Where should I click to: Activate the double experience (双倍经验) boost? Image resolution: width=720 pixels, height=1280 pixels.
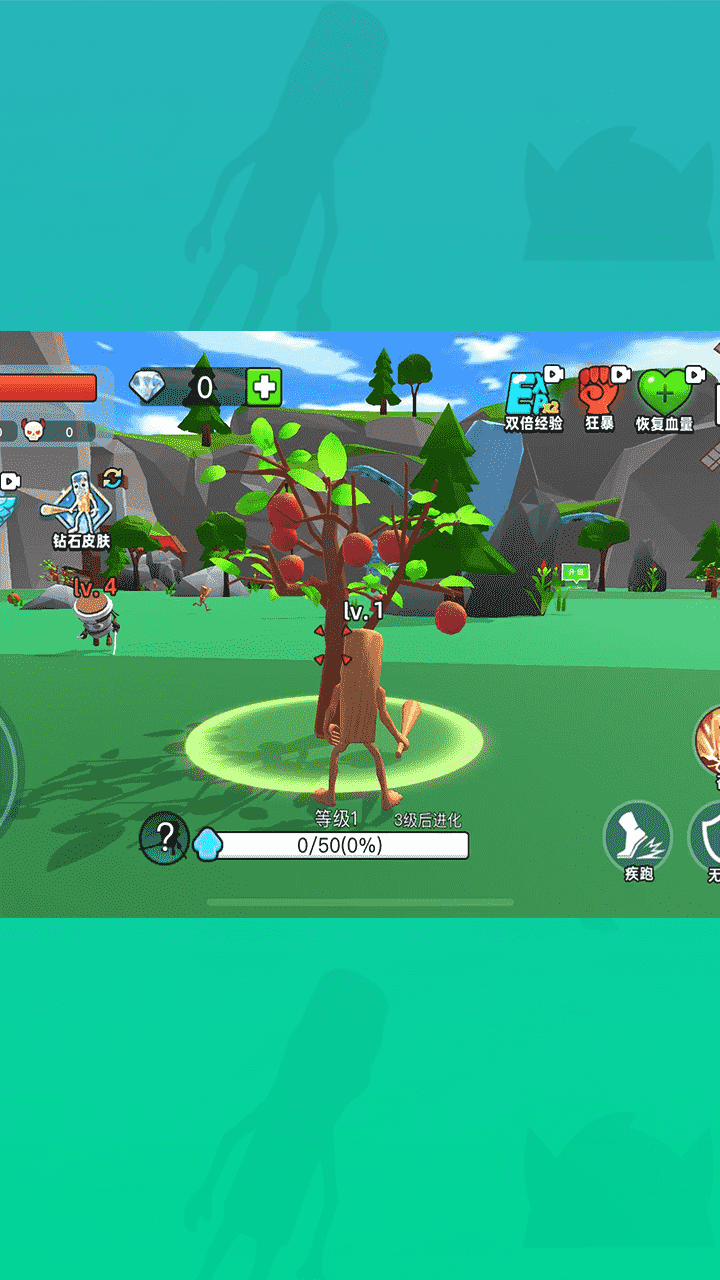coord(533,397)
